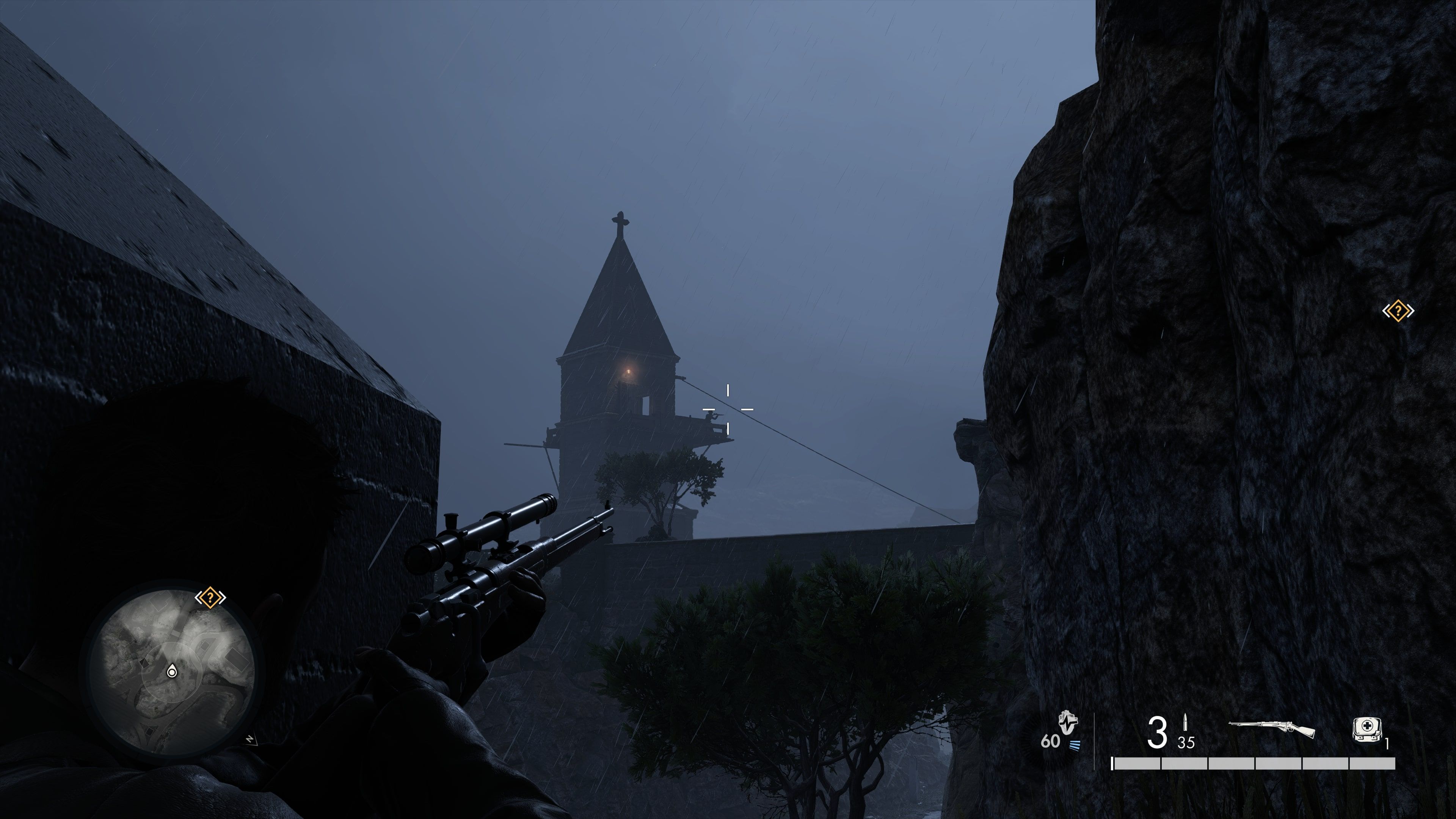1456x819 pixels.
Task: Click the N compass indicator on minimap edge
Action: click(x=250, y=739)
